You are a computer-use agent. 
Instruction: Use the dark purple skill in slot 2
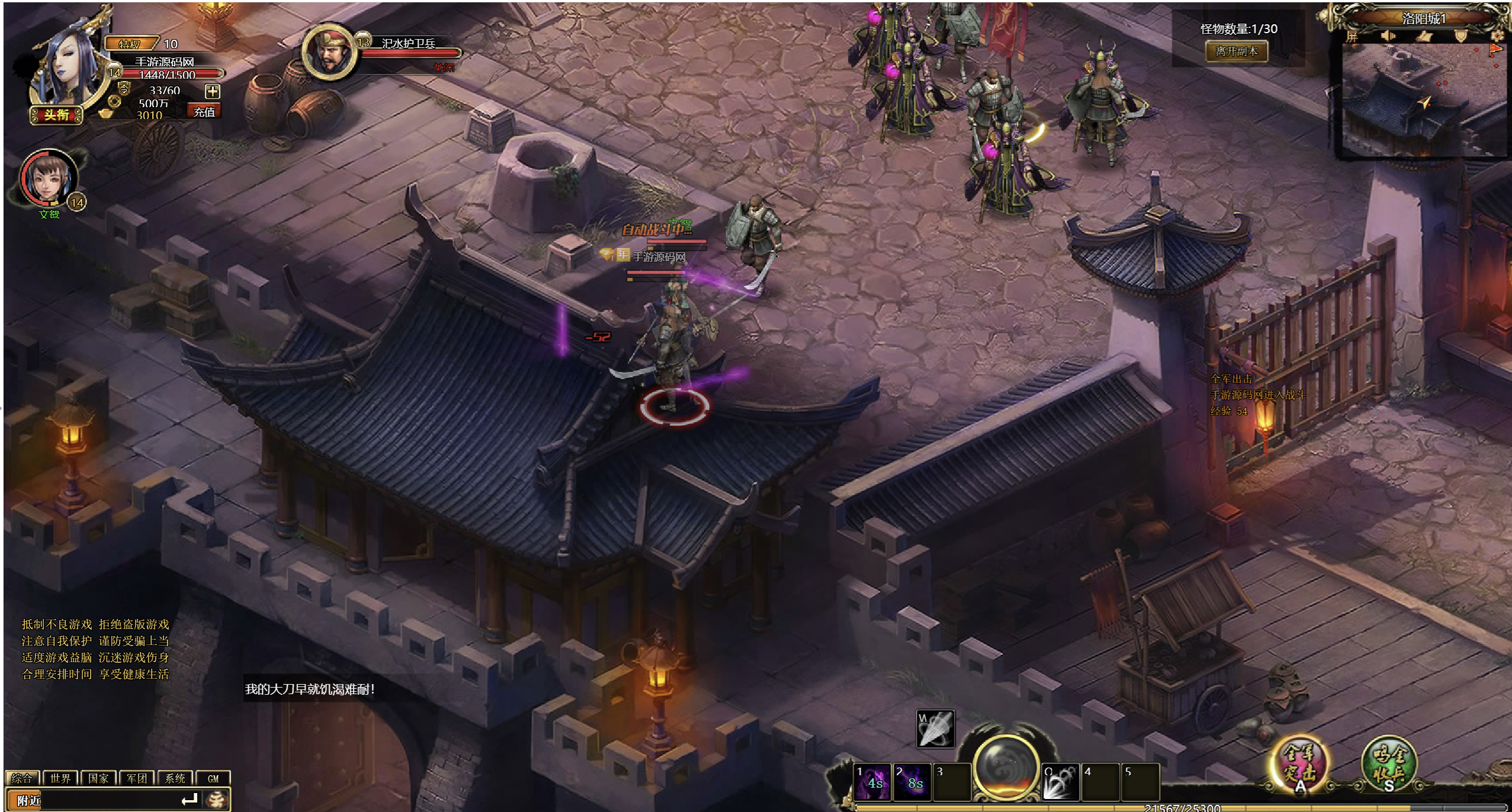[912, 782]
